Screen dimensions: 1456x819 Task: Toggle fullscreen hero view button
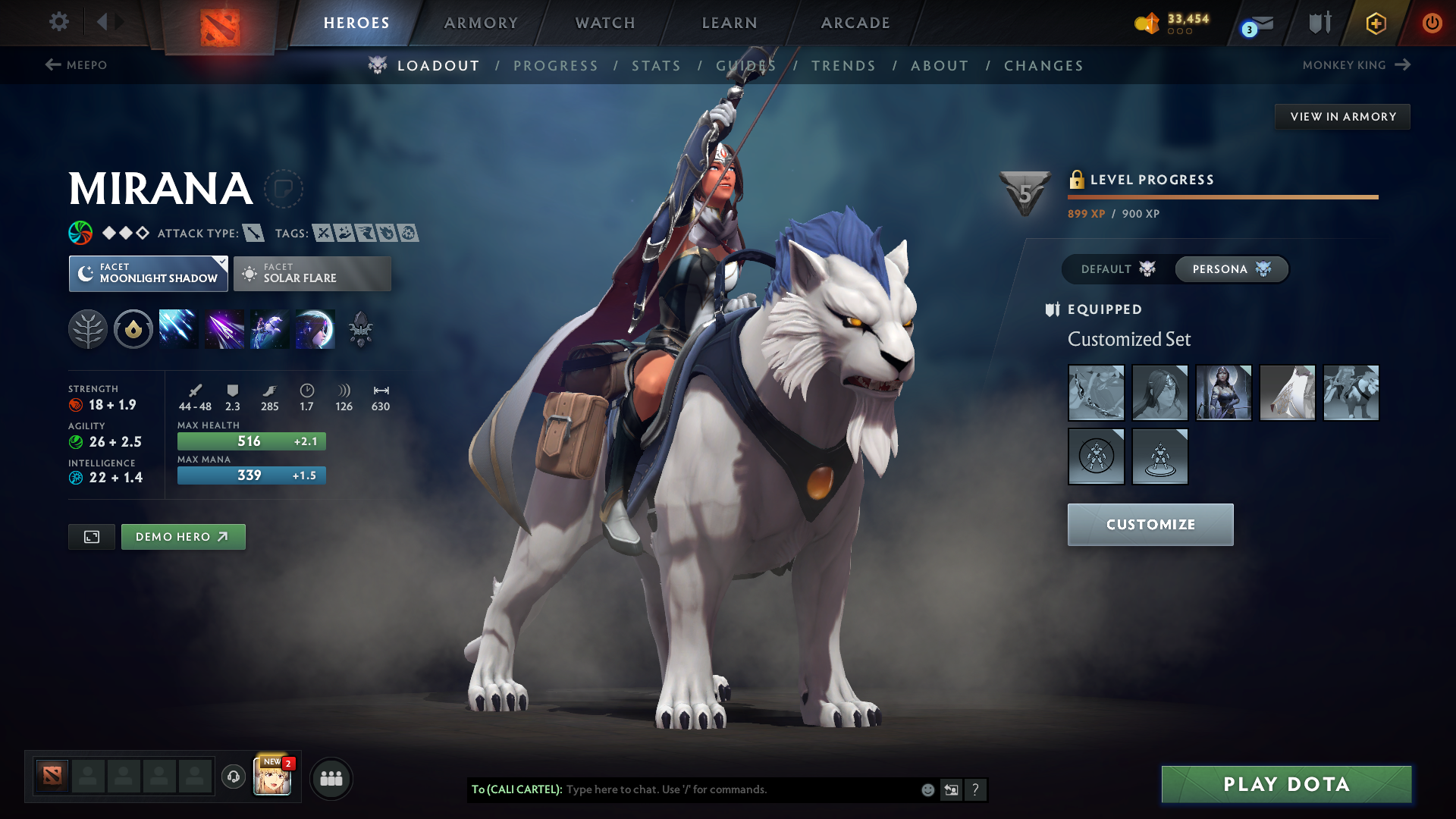click(x=92, y=537)
